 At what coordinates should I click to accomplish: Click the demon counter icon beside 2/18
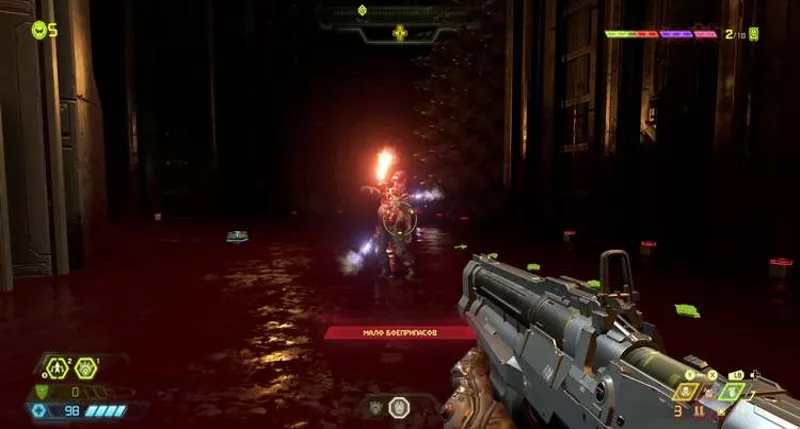coord(753,34)
